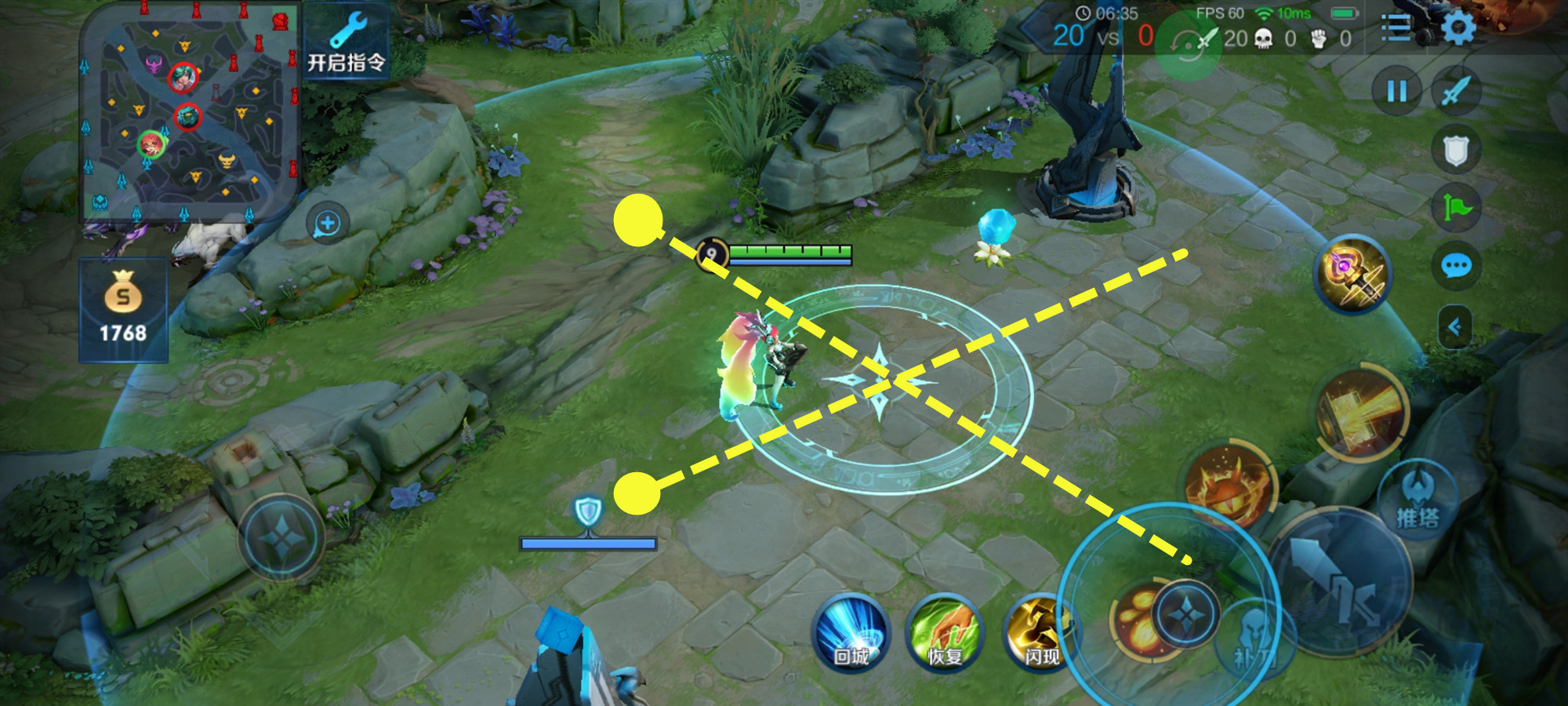Use the 恢复 heal spell
This screenshot has width=1568, height=706.
[945, 633]
